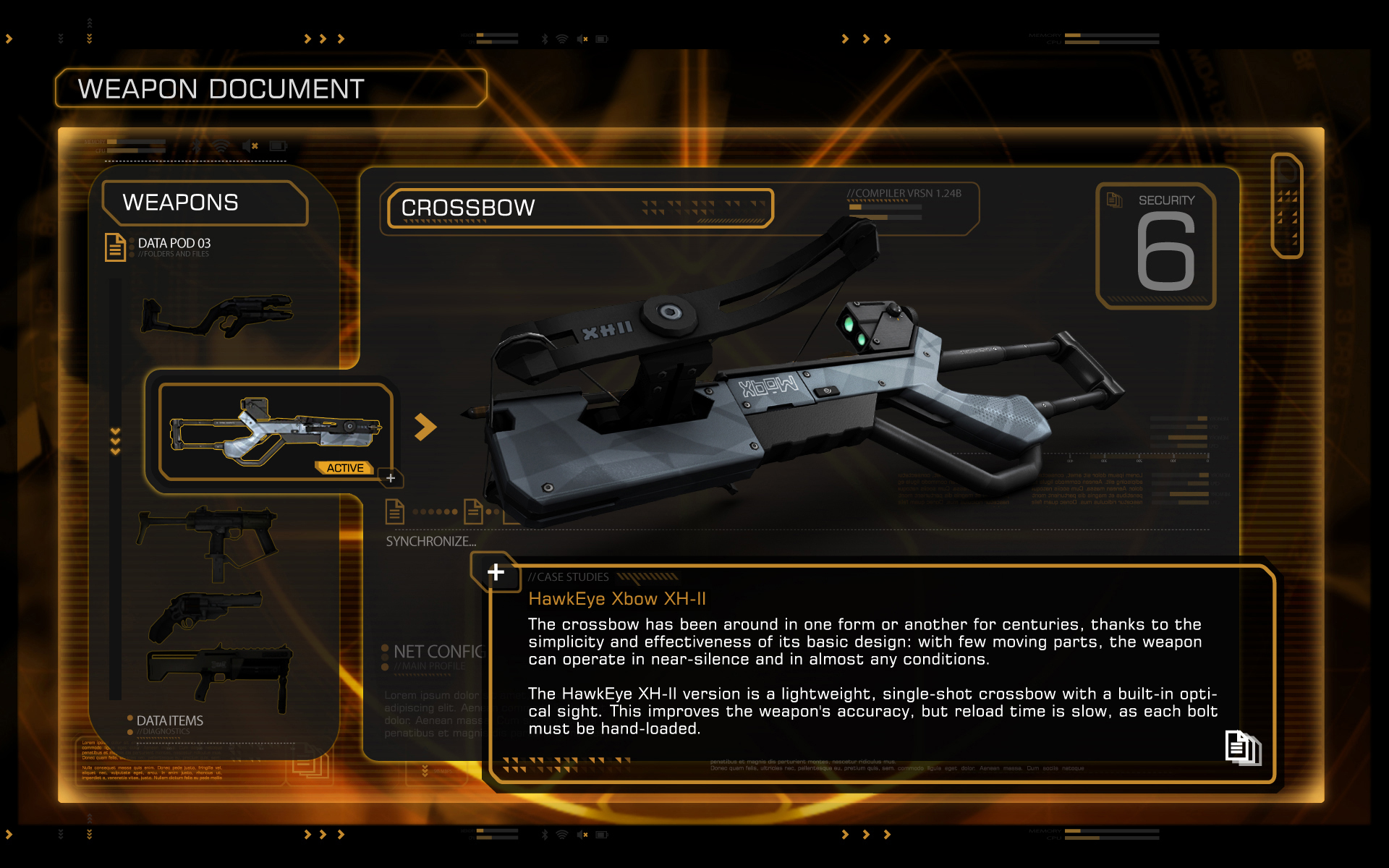Viewport: 1389px width, 868px height.
Task: Copy the HawkEye Xbow description document
Action: pos(1242,747)
